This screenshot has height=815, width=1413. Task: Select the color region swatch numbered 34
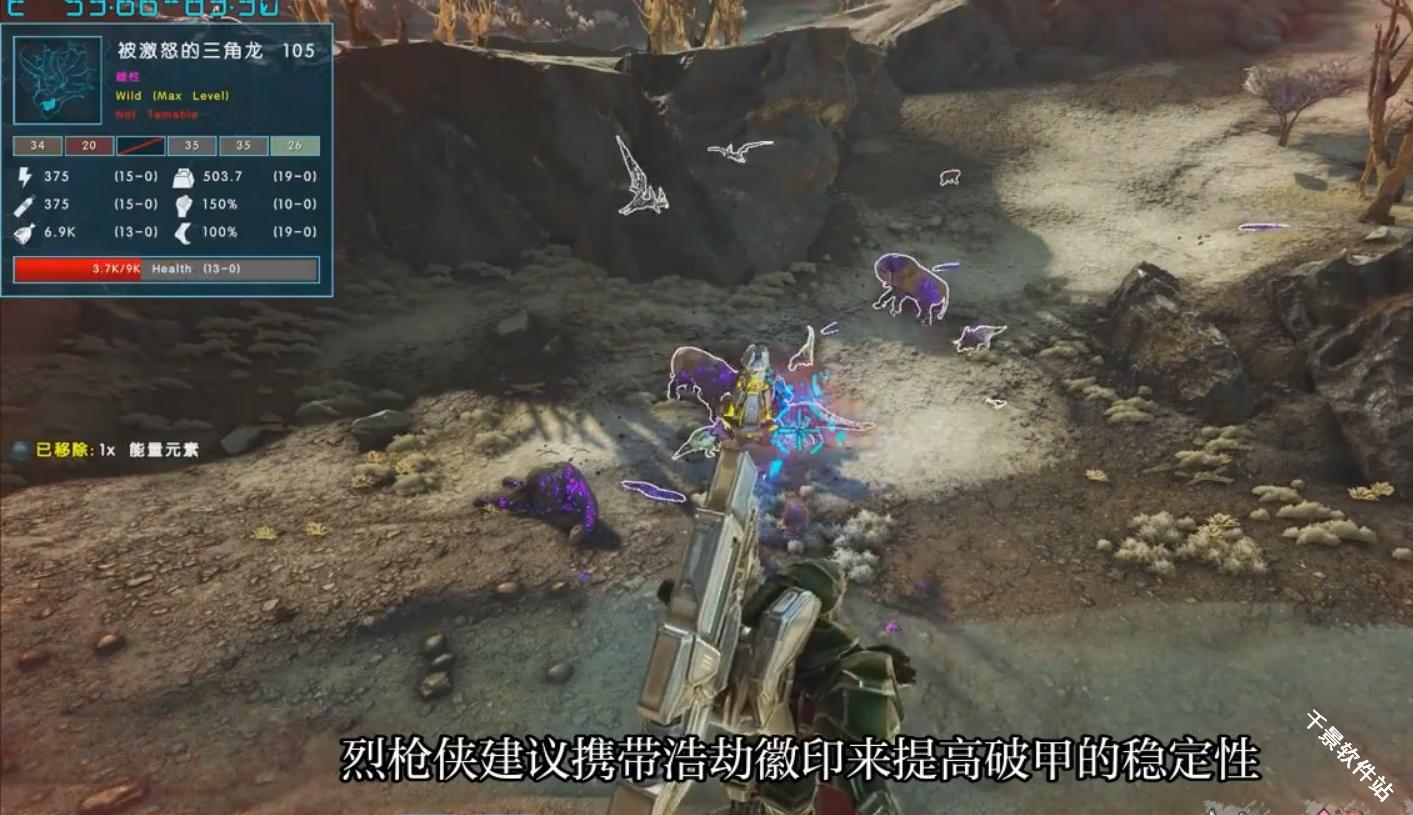(37, 146)
